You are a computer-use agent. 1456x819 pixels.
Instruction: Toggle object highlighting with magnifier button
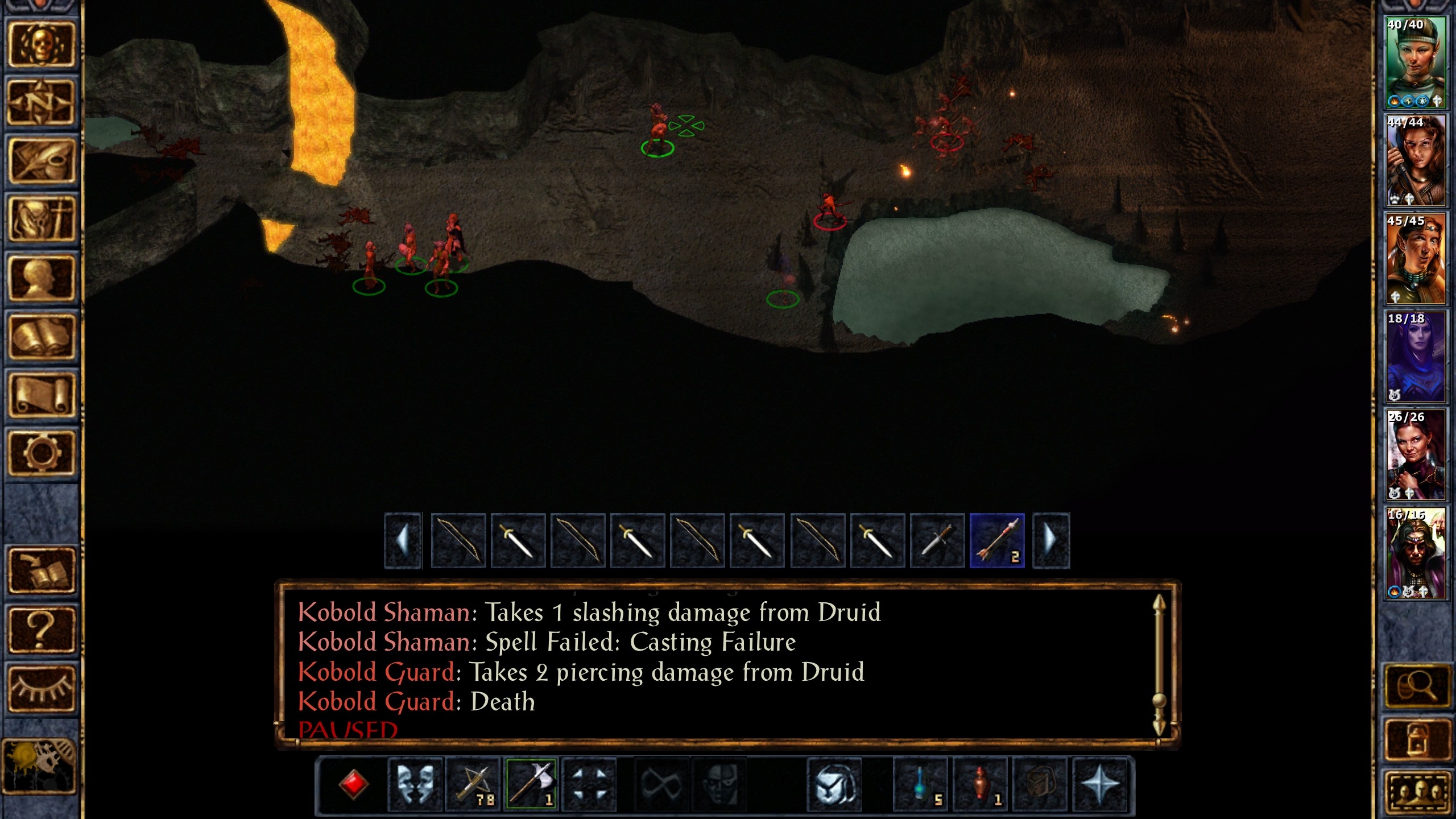[1415, 687]
